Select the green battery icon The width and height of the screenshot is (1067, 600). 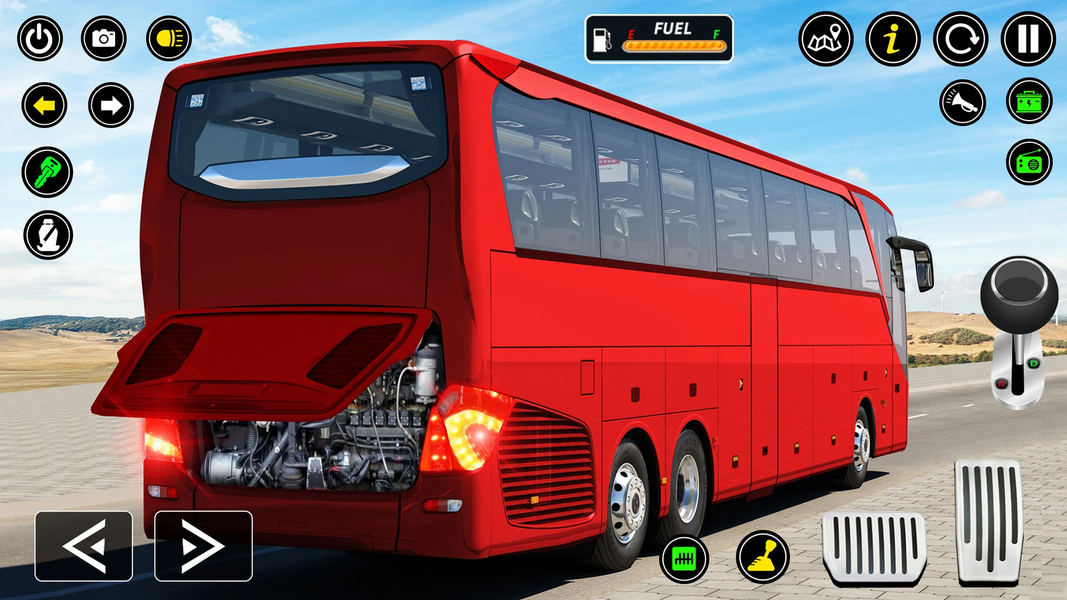pos(1029,102)
